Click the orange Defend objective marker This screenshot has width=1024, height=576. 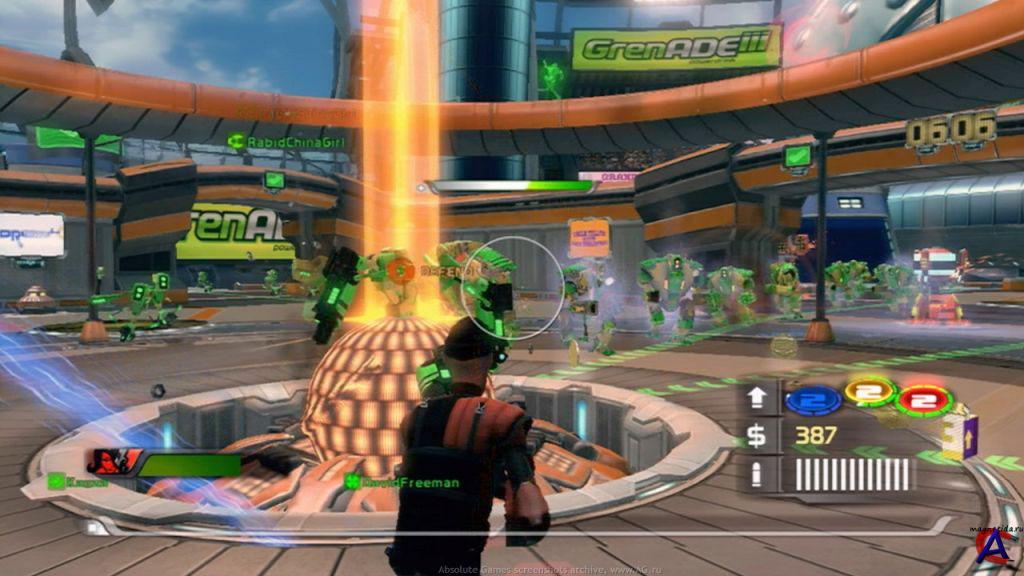400,270
